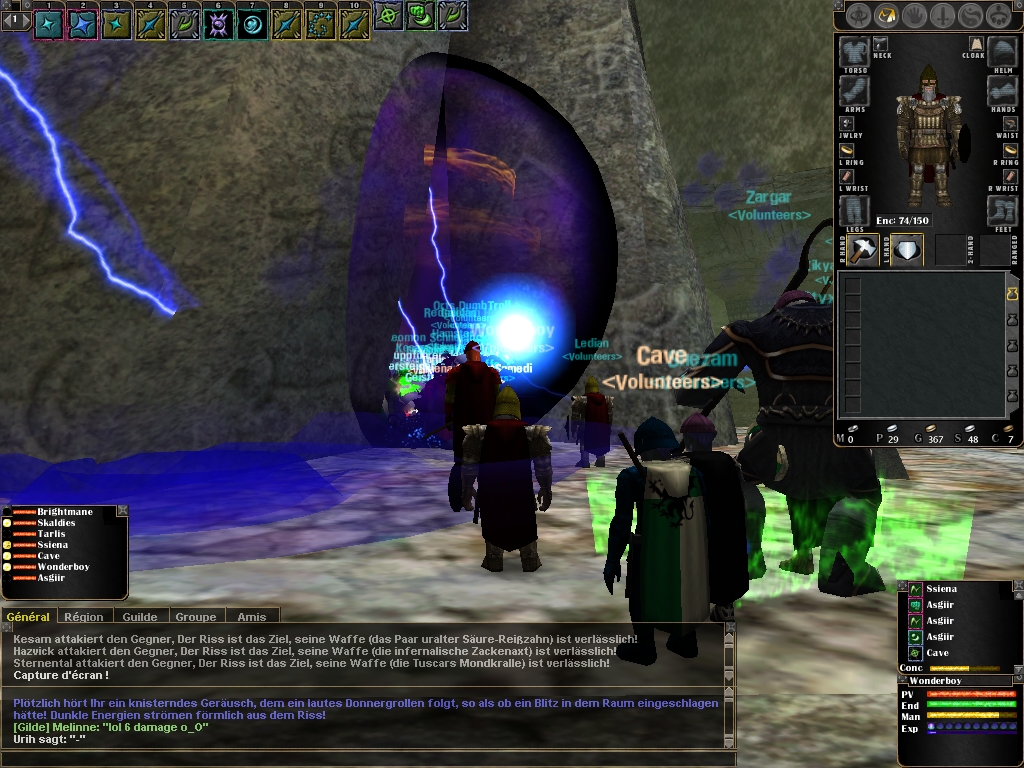Use hotbar slot 7 blue swirl ability
The width and height of the screenshot is (1024, 768).
[x=253, y=24]
